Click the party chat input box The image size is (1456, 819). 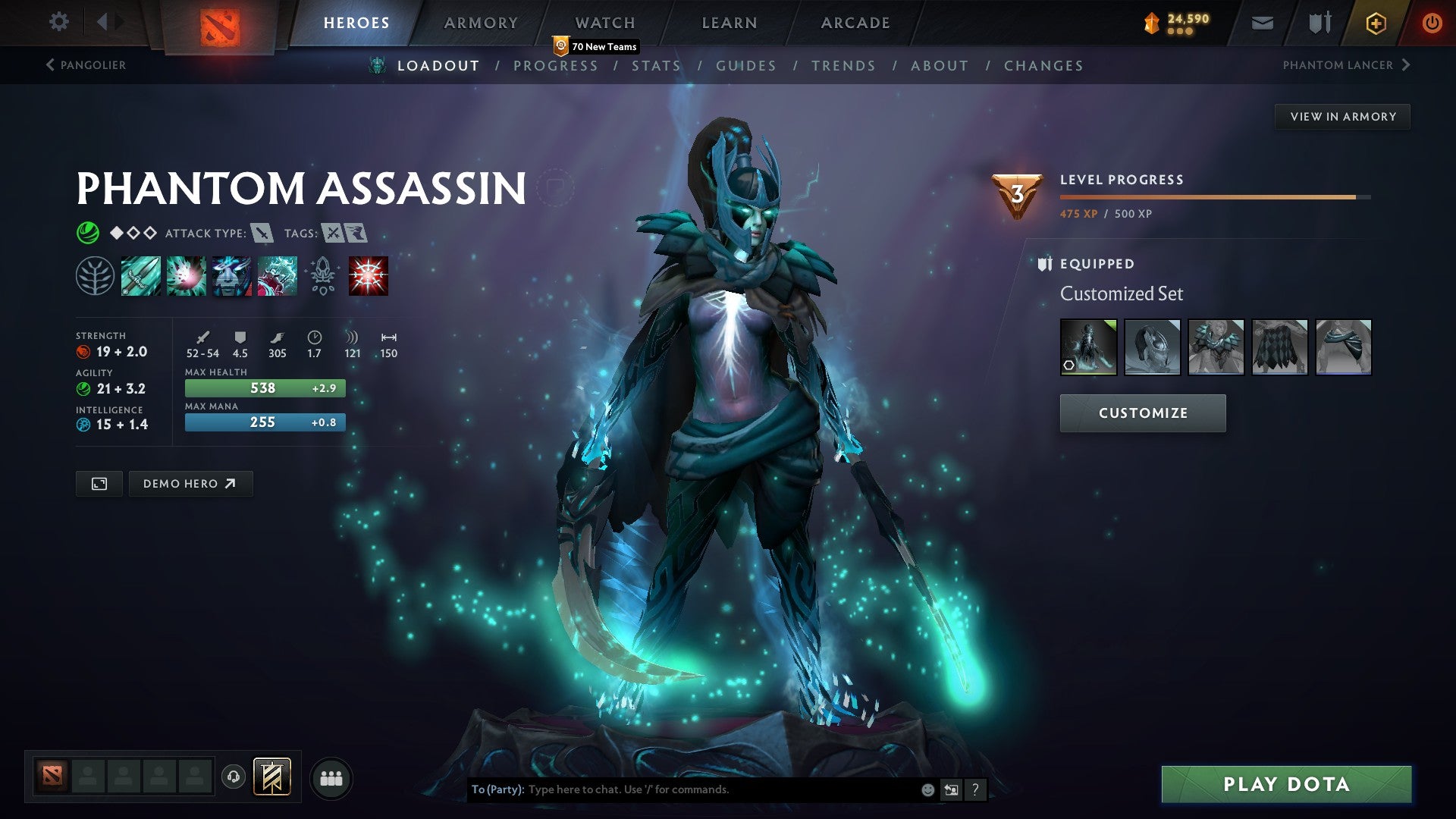click(720, 789)
